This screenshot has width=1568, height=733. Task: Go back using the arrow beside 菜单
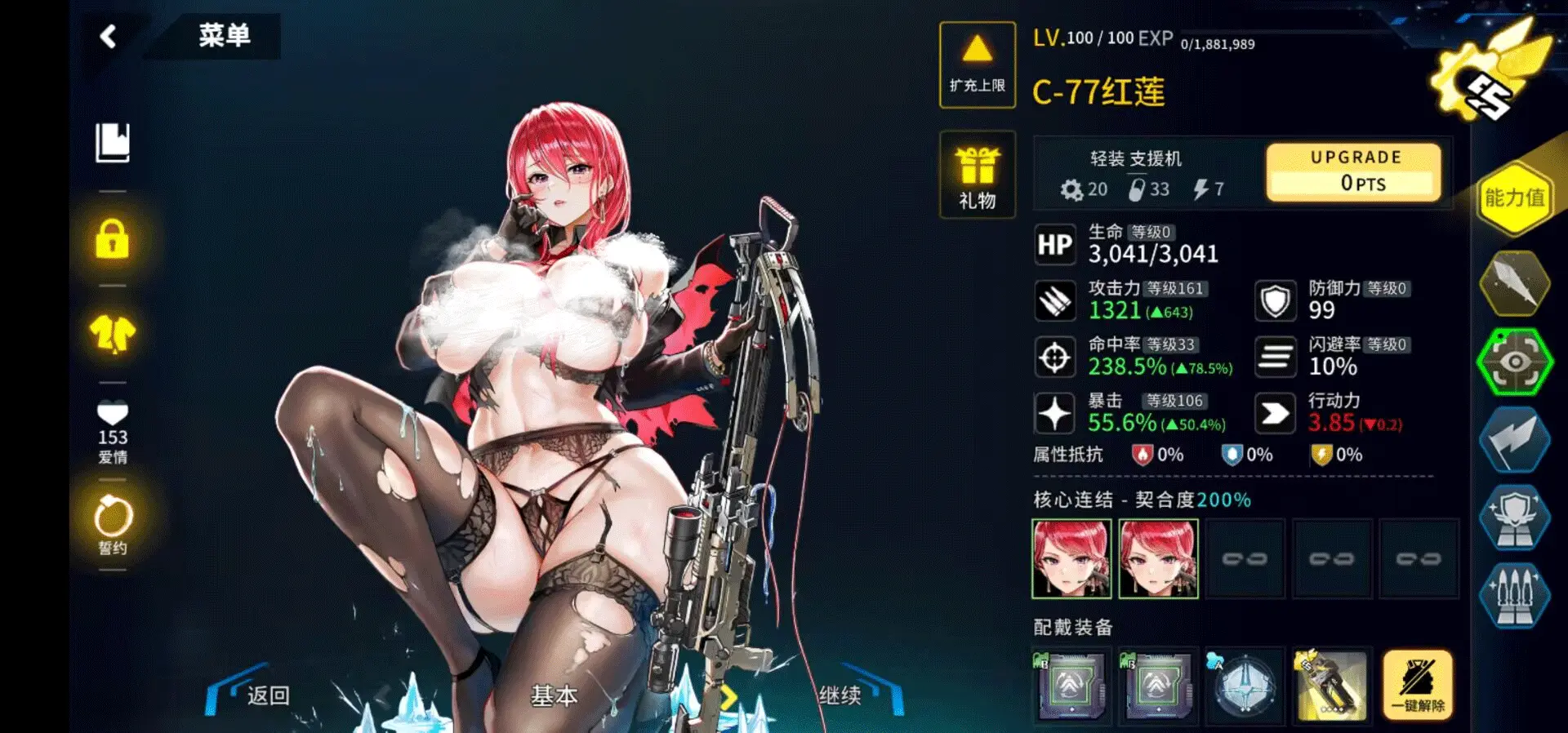pos(109,37)
